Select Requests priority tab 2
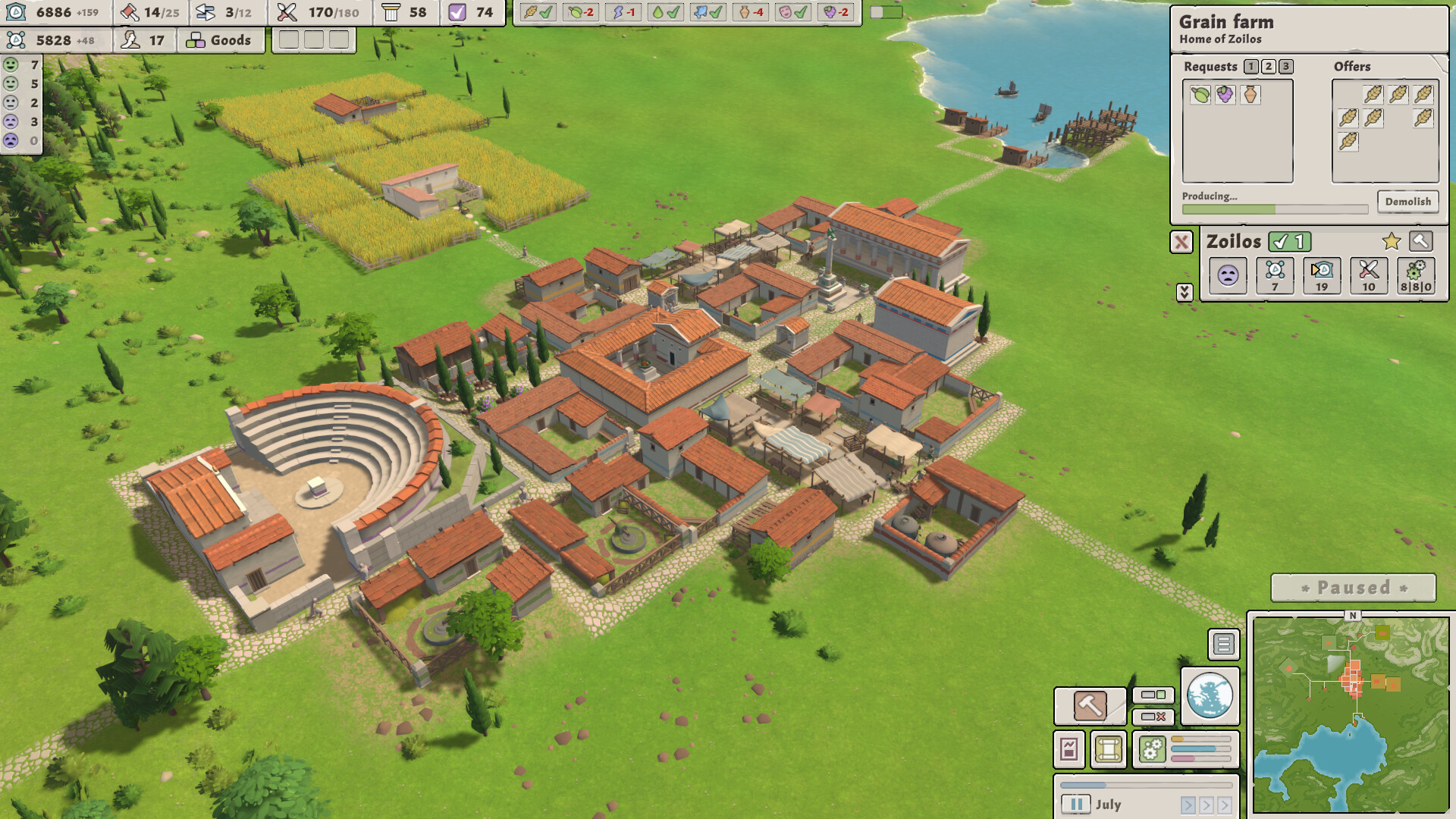Viewport: 1456px width, 819px height. (x=1269, y=67)
